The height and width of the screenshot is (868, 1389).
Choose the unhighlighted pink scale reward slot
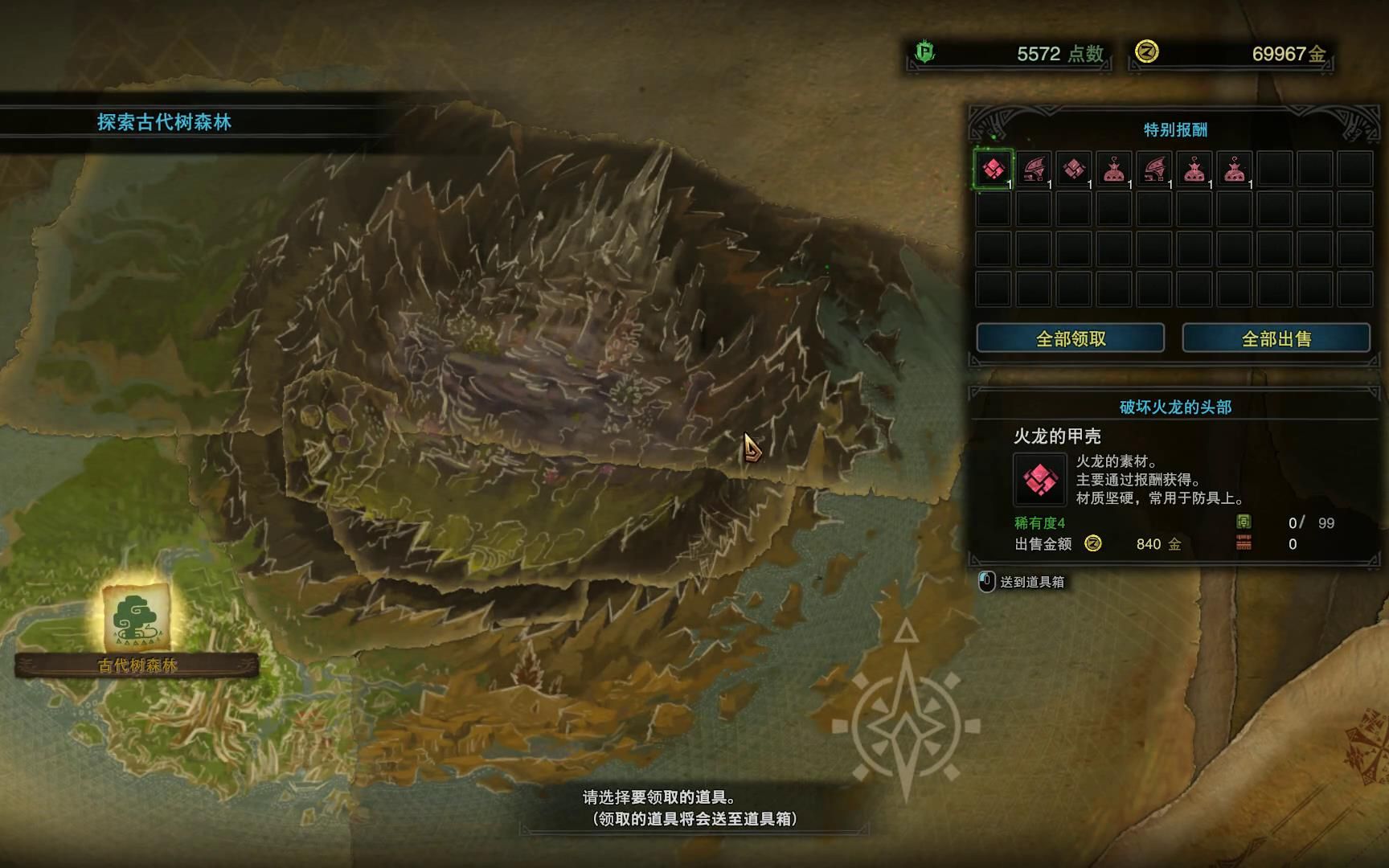[x=1074, y=170]
